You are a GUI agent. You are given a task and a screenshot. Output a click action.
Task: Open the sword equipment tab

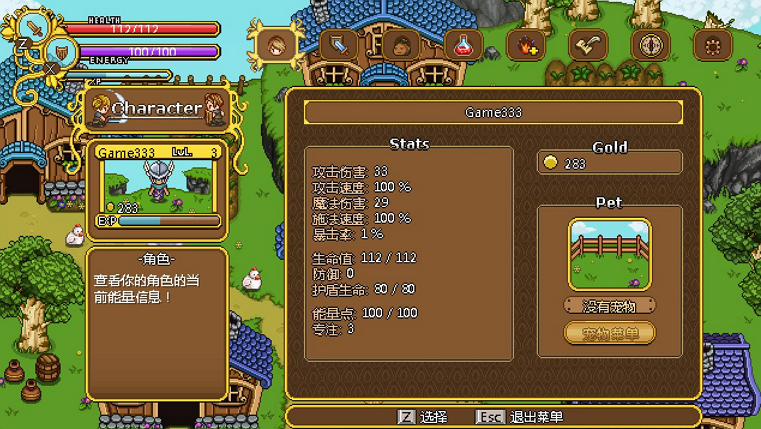click(x=339, y=45)
